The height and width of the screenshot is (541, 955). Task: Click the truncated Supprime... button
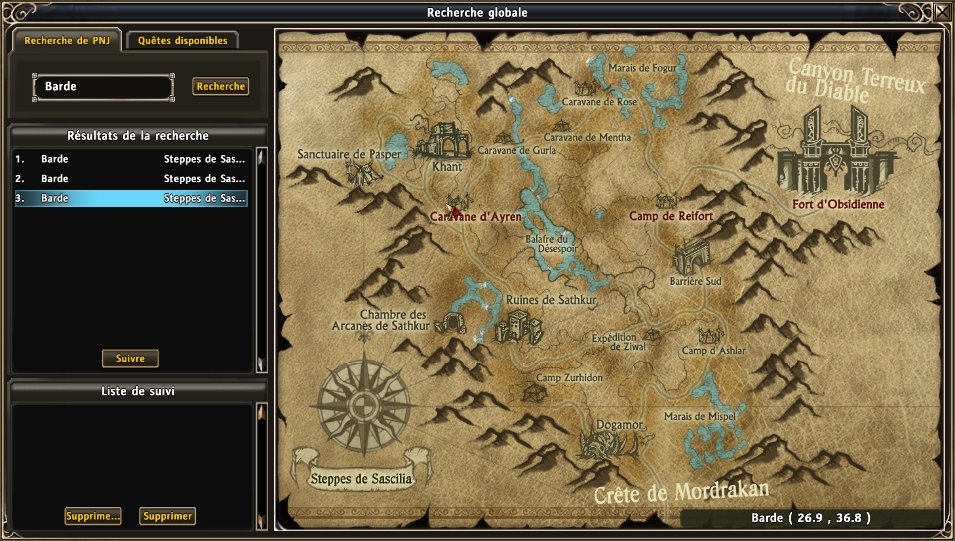[92, 516]
